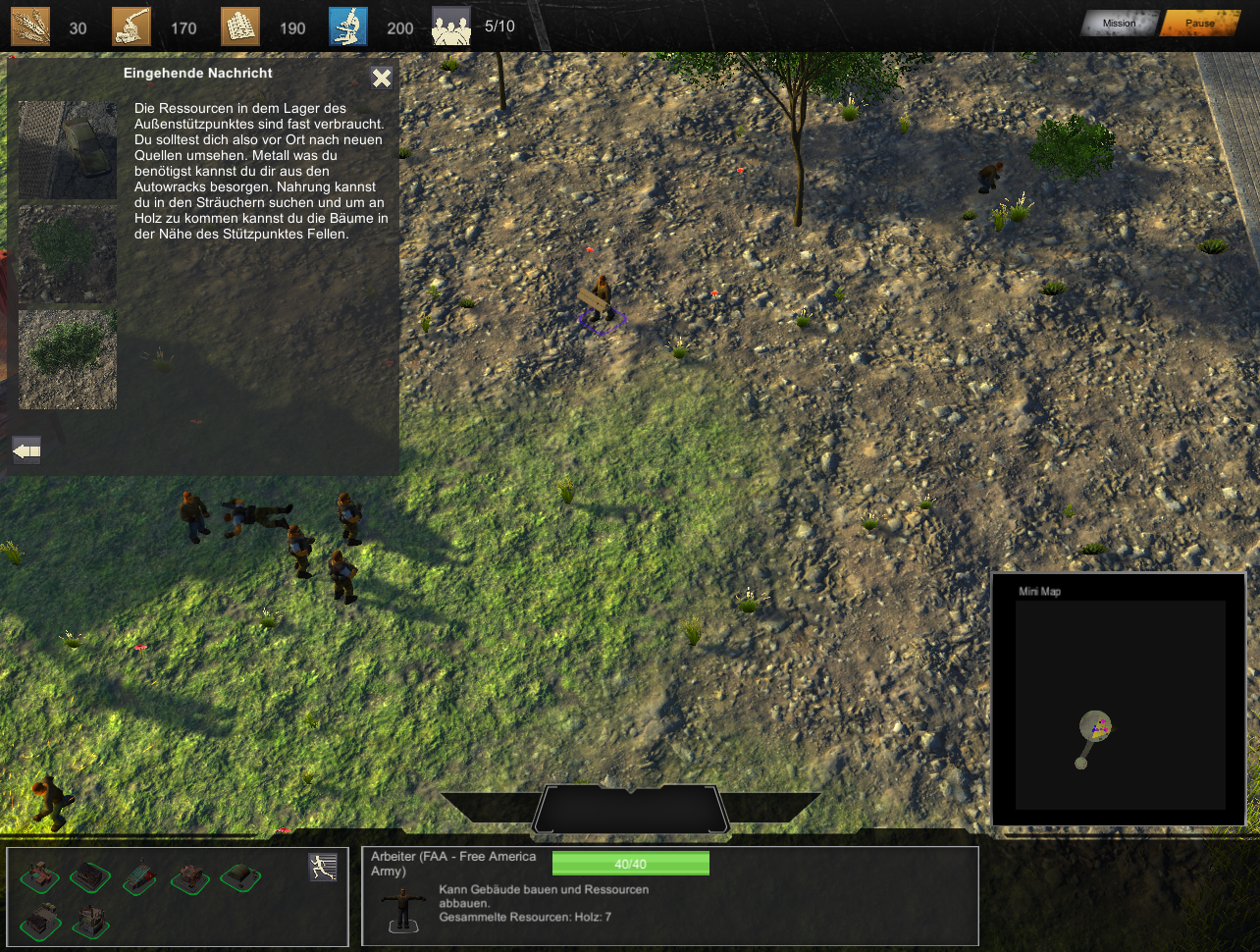Click the population people icon
The image size is (1260, 952).
451,26
